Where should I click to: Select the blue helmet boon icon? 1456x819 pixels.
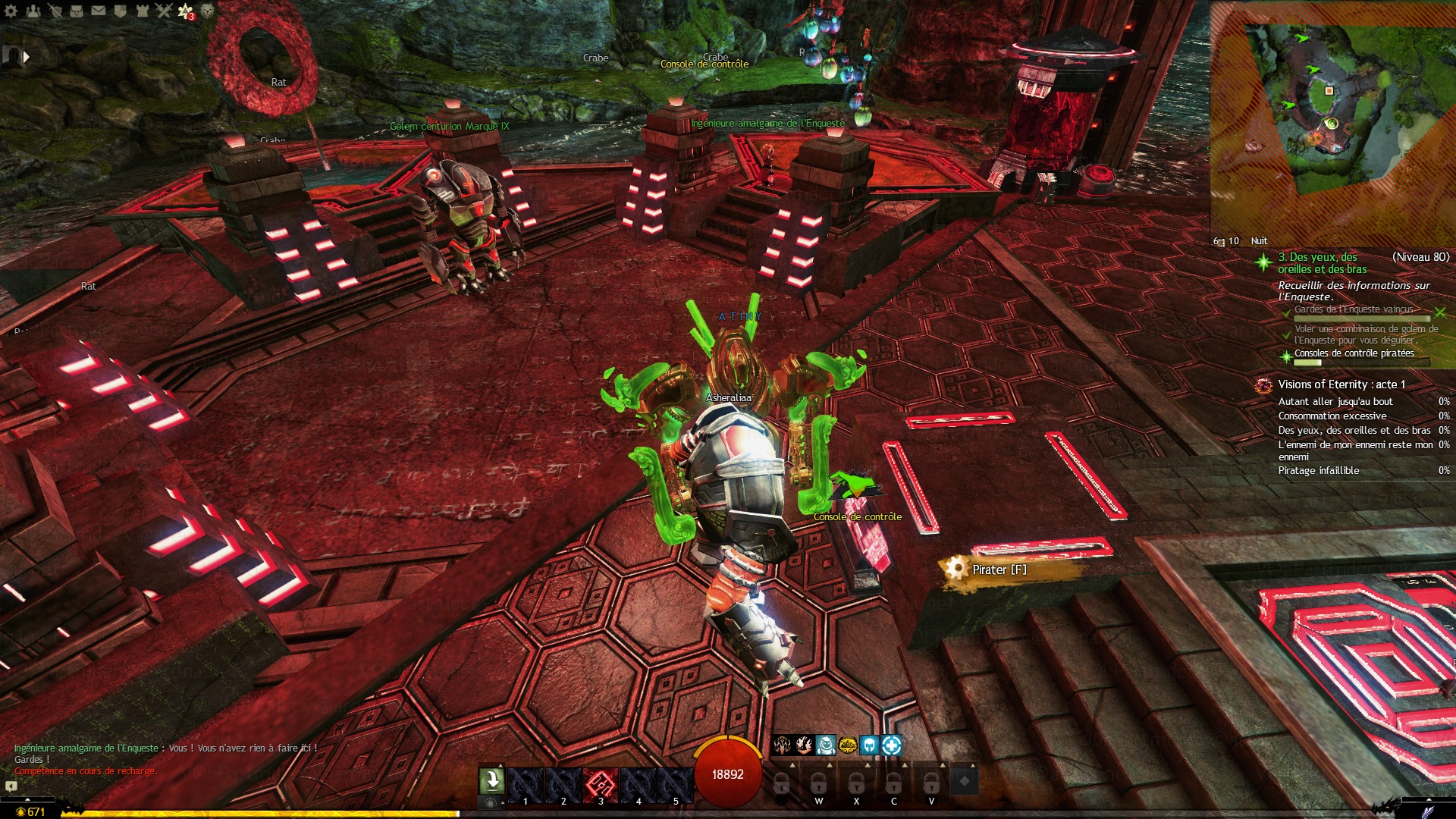coord(869,745)
